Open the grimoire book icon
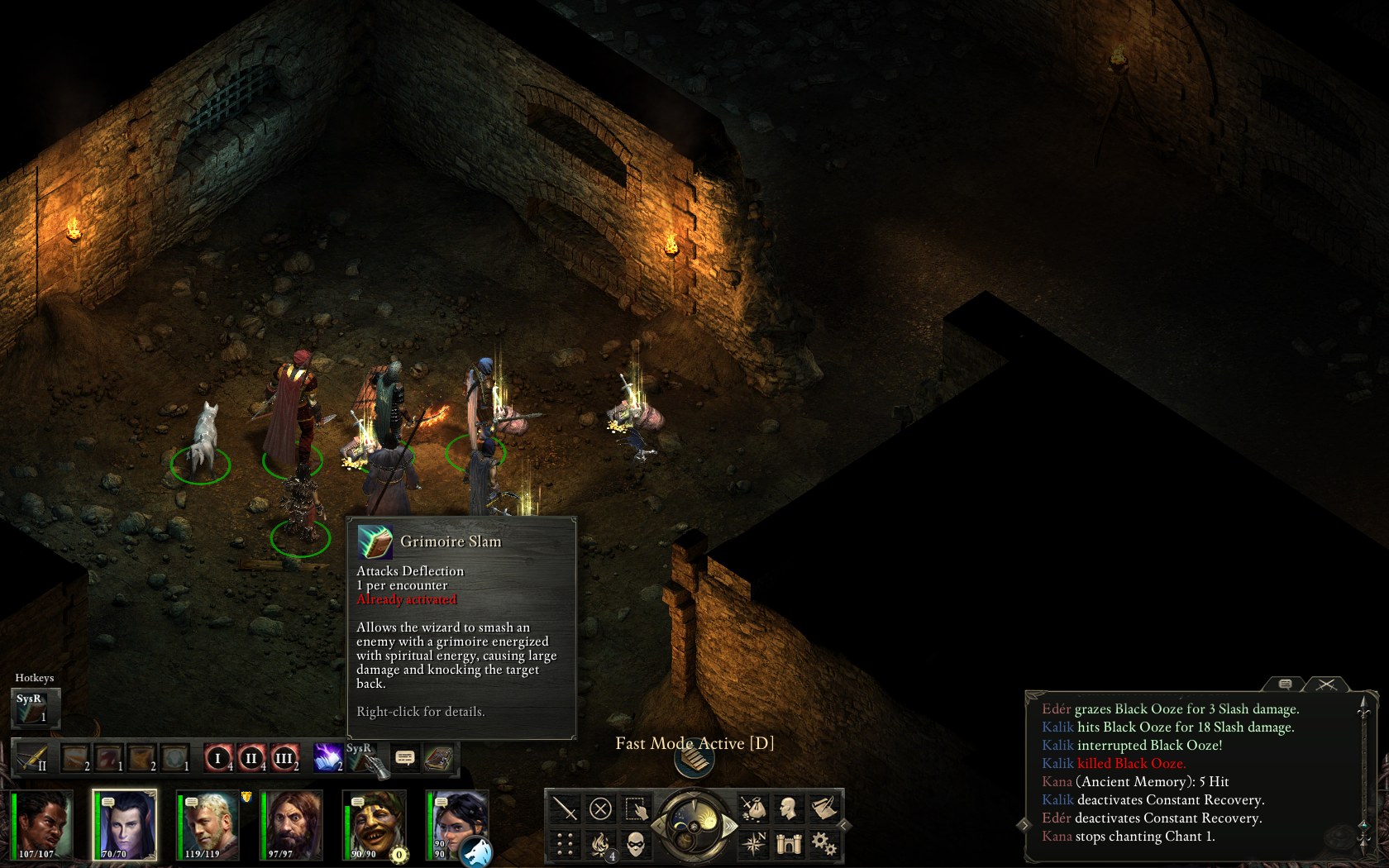1389x868 pixels. (438, 758)
